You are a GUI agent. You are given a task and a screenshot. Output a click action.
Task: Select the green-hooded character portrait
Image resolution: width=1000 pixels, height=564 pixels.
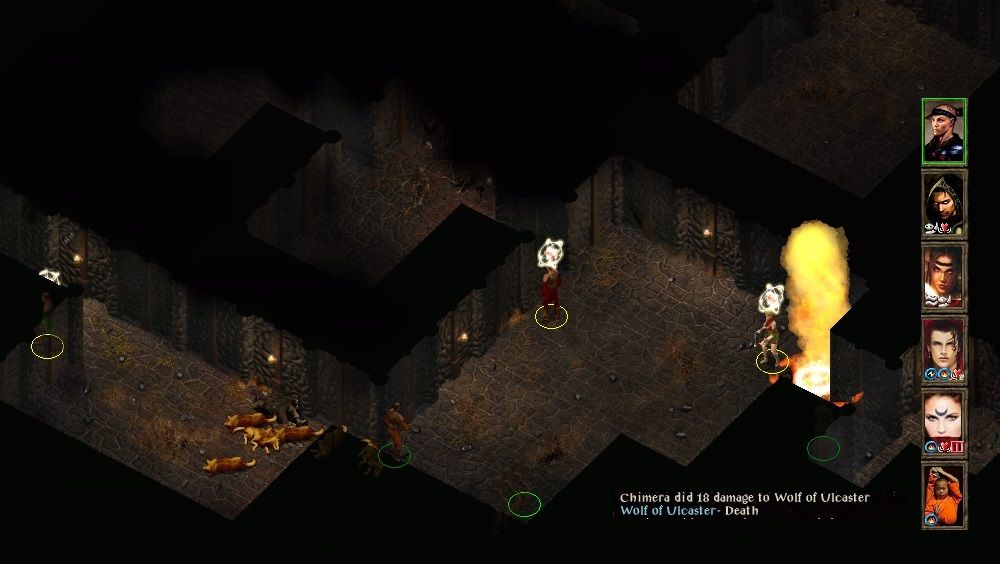tap(943, 204)
